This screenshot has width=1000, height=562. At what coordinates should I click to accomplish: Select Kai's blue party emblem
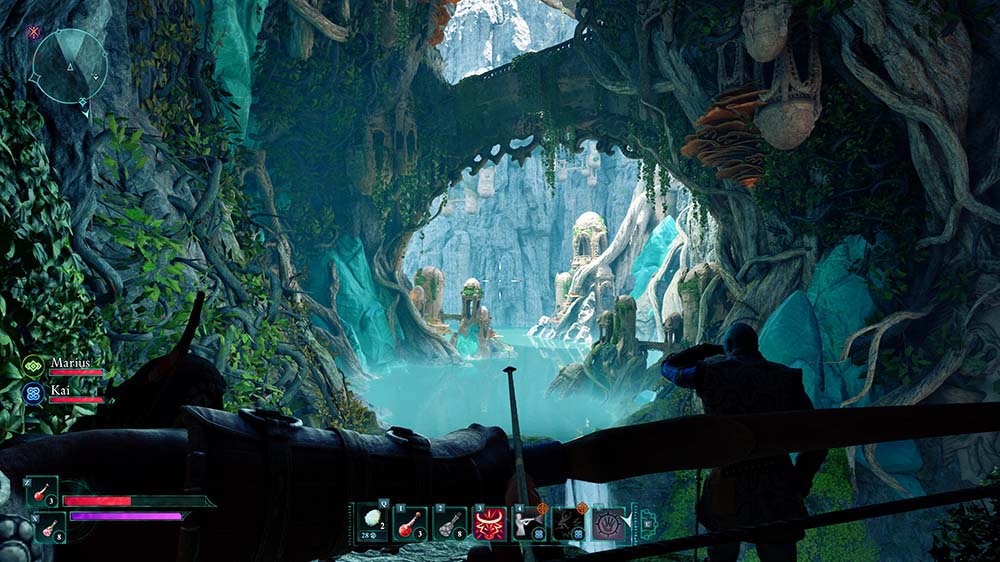pos(33,392)
